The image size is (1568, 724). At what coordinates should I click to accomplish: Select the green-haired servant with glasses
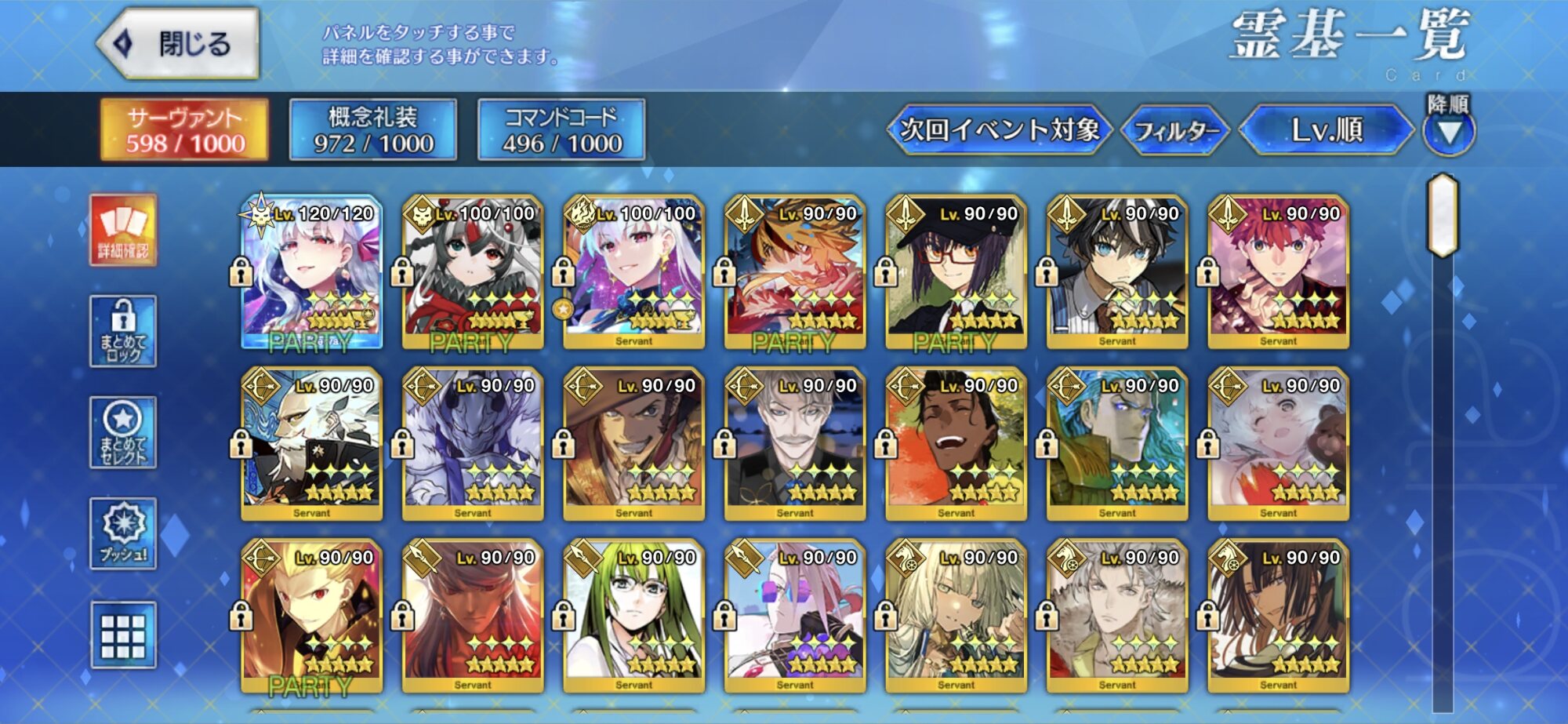(x=633, y=615)
